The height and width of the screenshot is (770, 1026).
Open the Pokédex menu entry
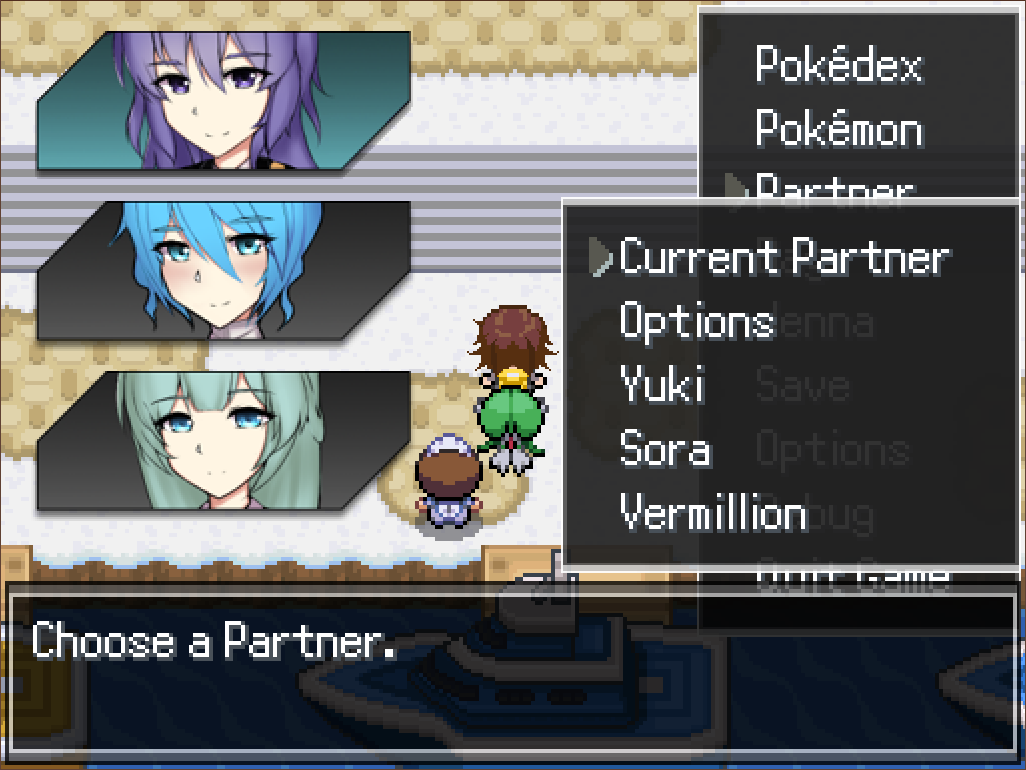(x=838, y=65)
